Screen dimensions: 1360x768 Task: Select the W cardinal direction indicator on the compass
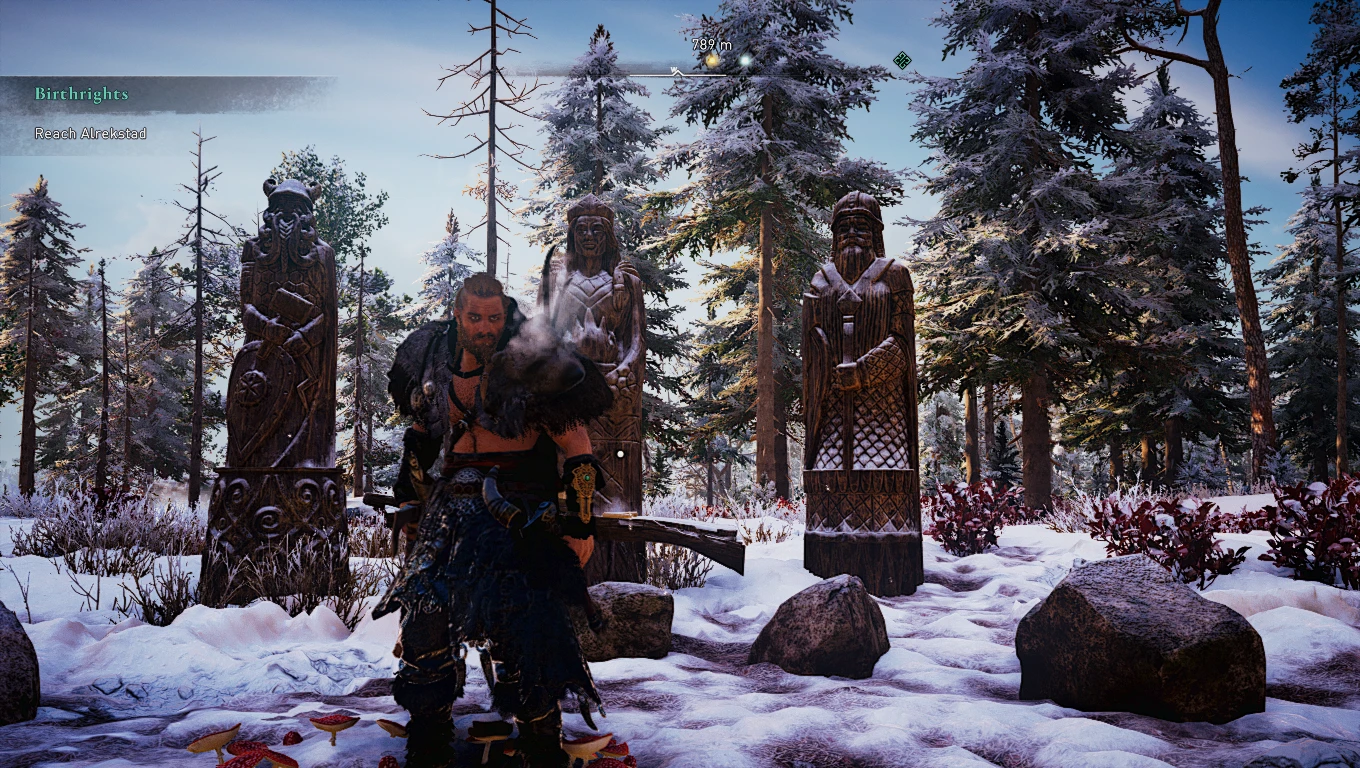click(x=674, y=69)
